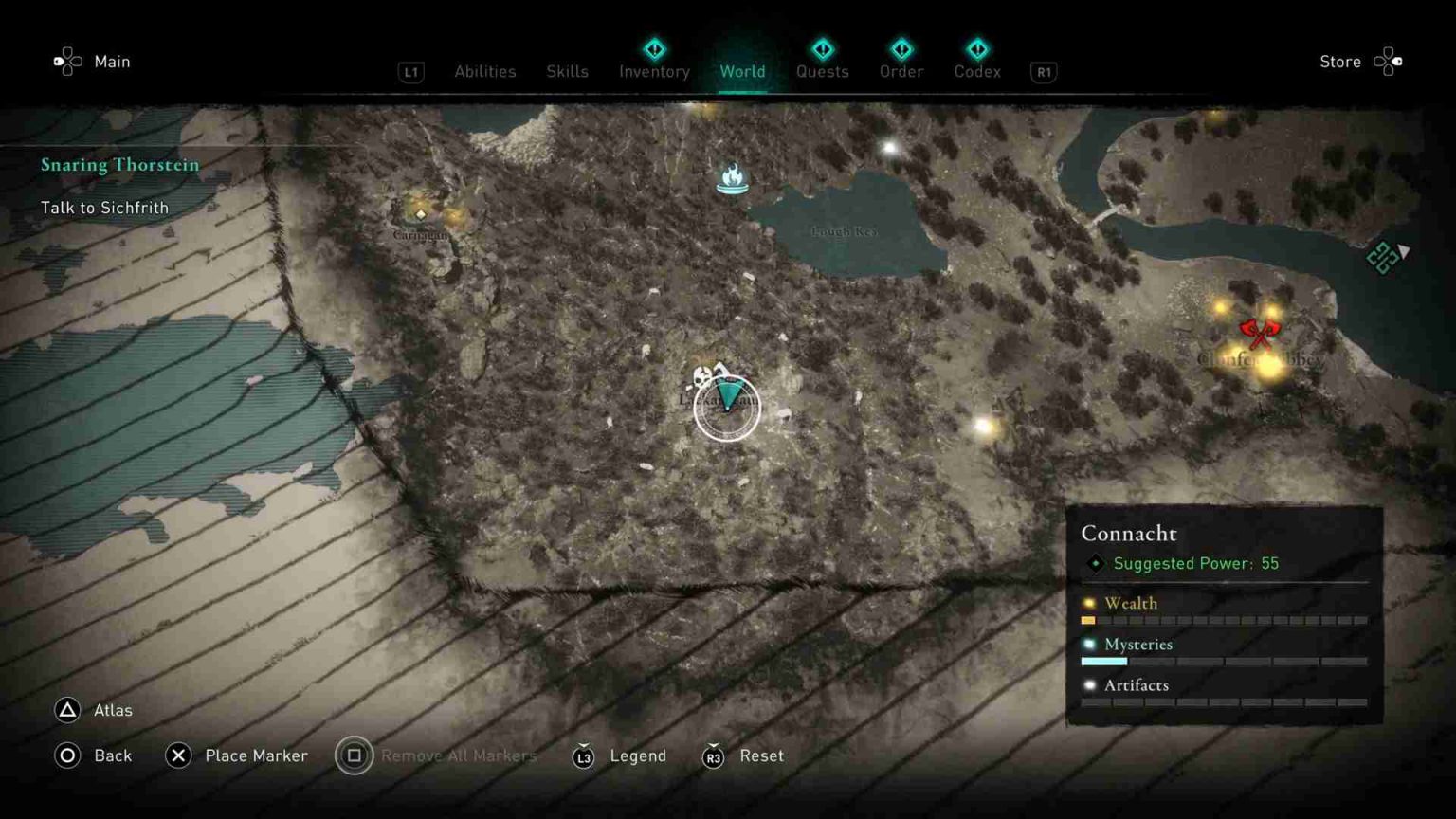Click the Store controller icon top right
This screenshot has width=1456, height=819.
[1390, 61]
